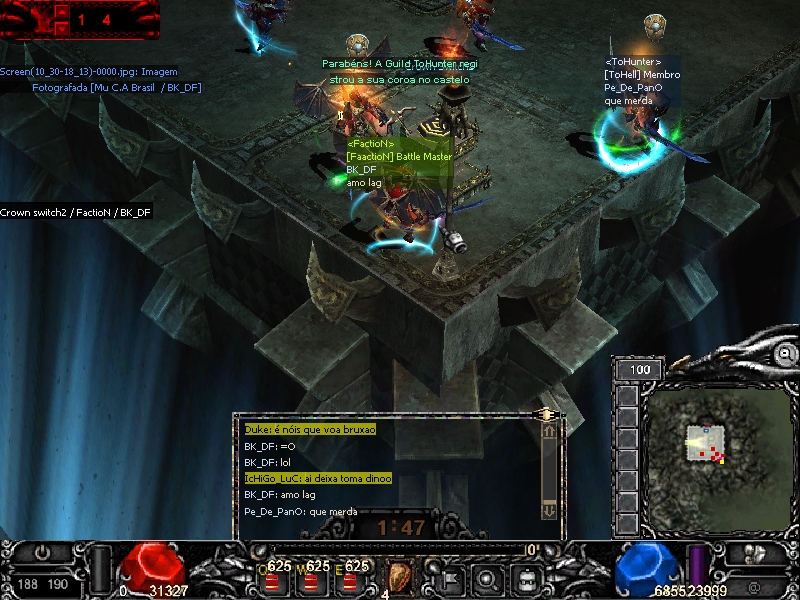Click the round magnifier button in the HUD
Viewport: 800px width, 600px height.
click(x=487, y=577)
